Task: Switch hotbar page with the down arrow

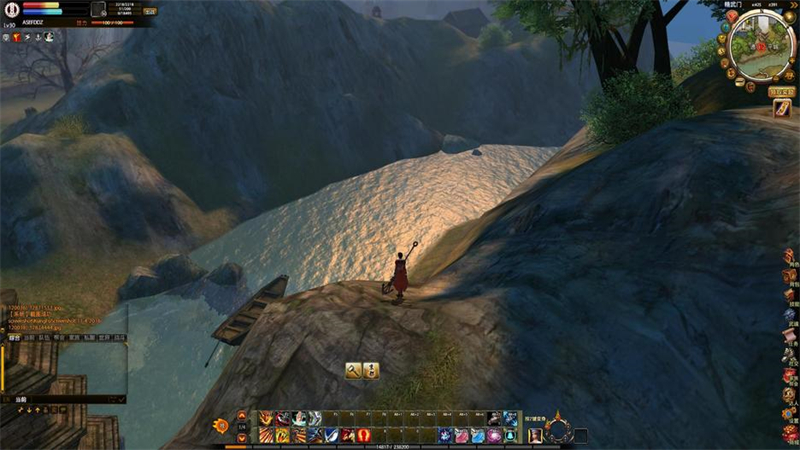Action: click(x=242, y=438)
